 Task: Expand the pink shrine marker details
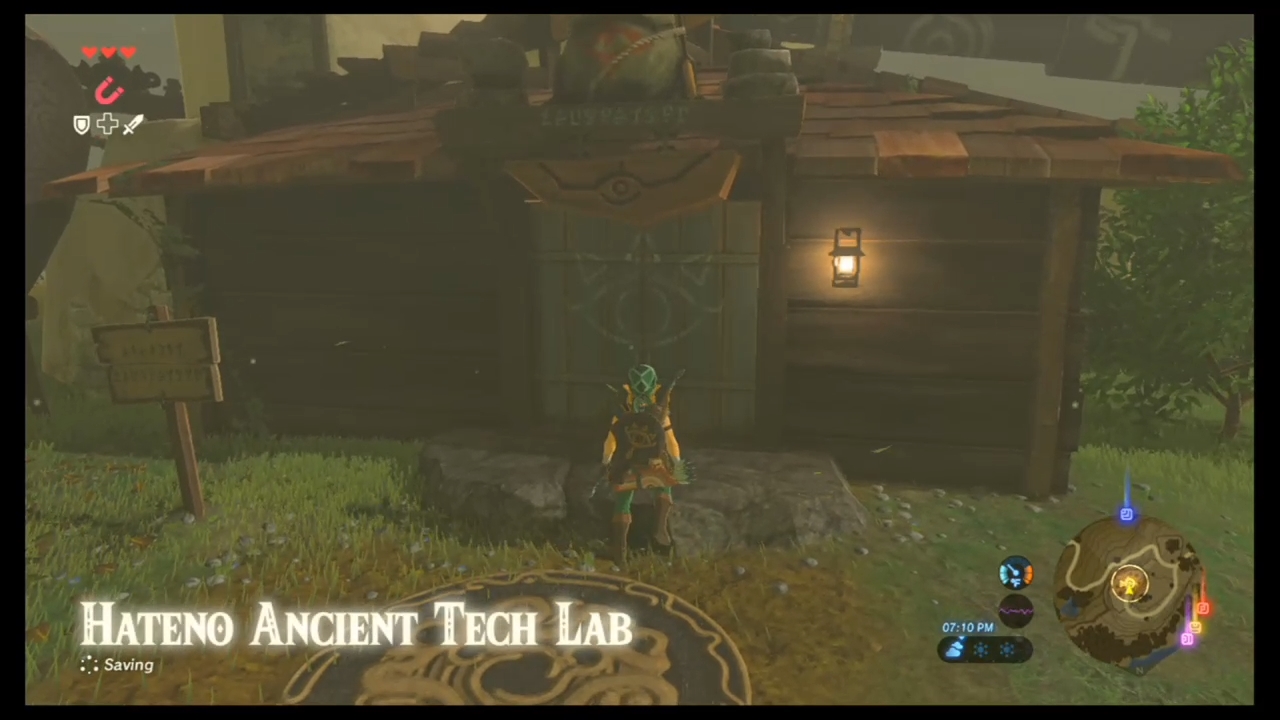point(1188,639)
